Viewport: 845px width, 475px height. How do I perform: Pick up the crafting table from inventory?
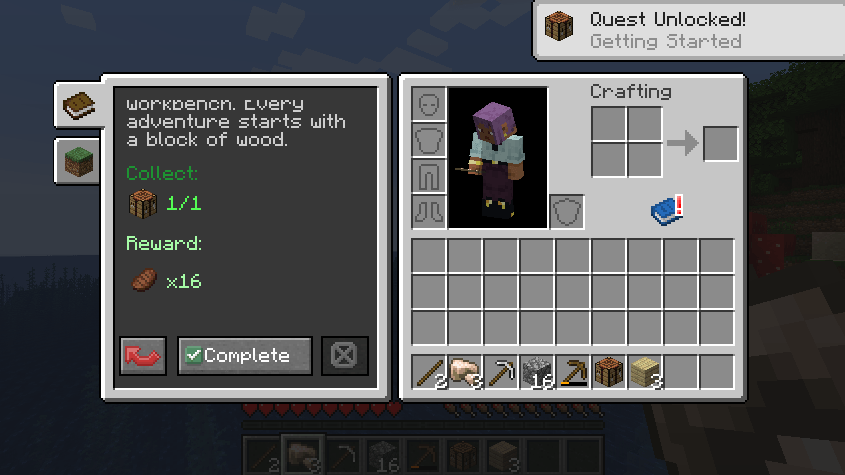[x=609, y=373]
